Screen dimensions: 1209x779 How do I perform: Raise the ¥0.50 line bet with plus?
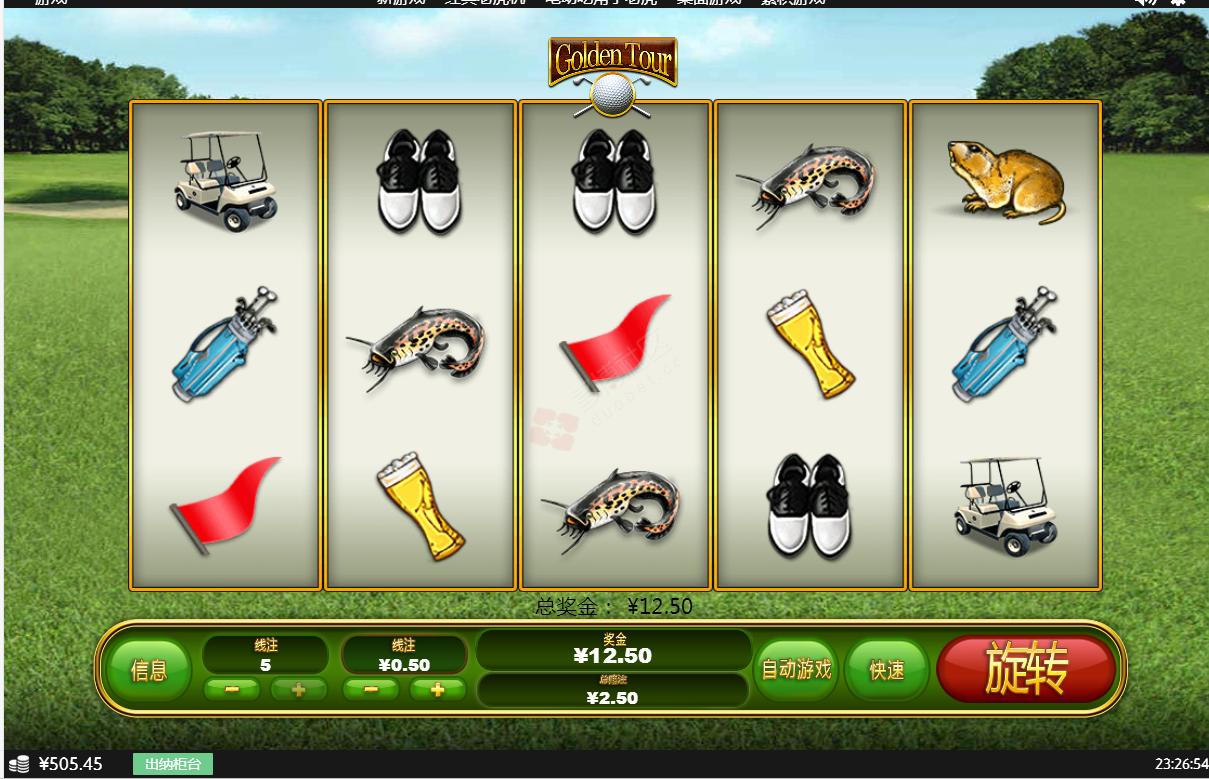click(437, 689)
